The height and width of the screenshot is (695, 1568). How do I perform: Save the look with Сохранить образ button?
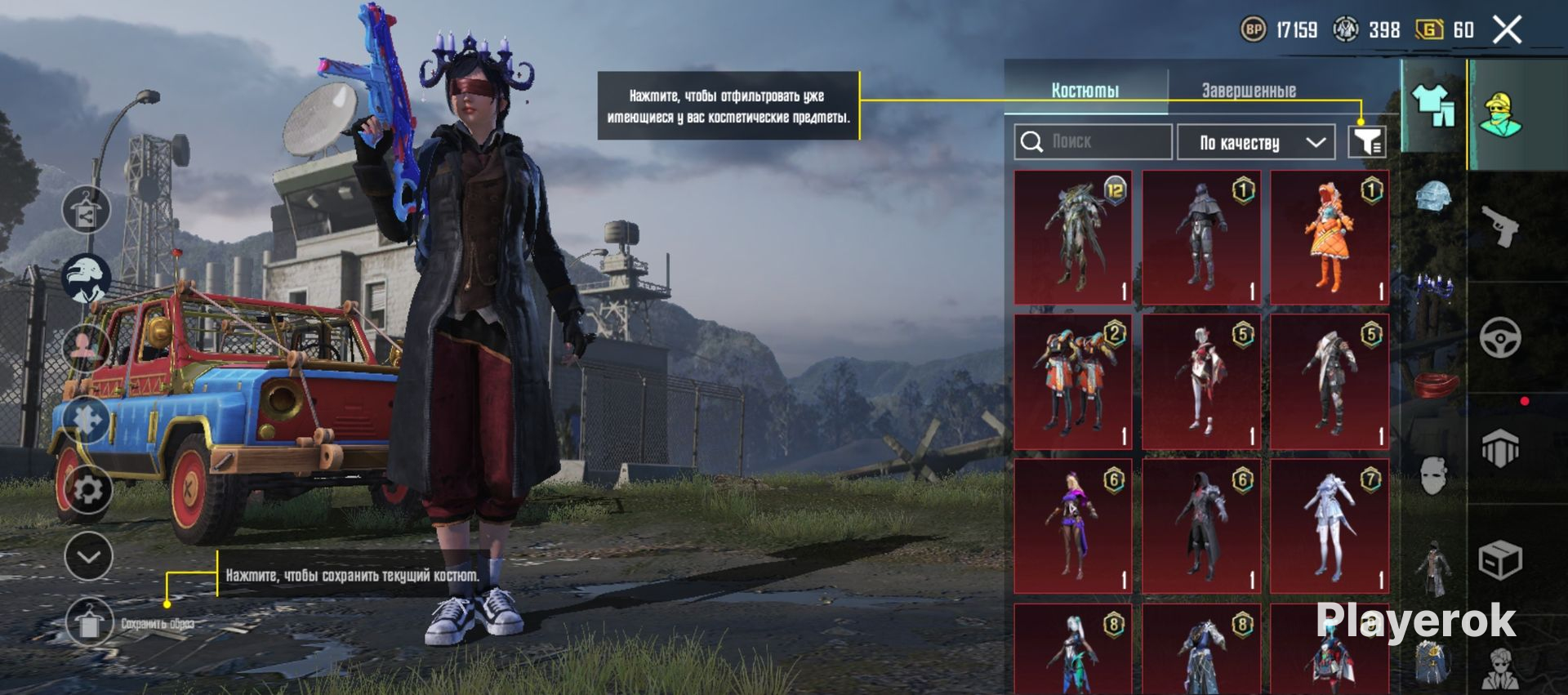89,624
